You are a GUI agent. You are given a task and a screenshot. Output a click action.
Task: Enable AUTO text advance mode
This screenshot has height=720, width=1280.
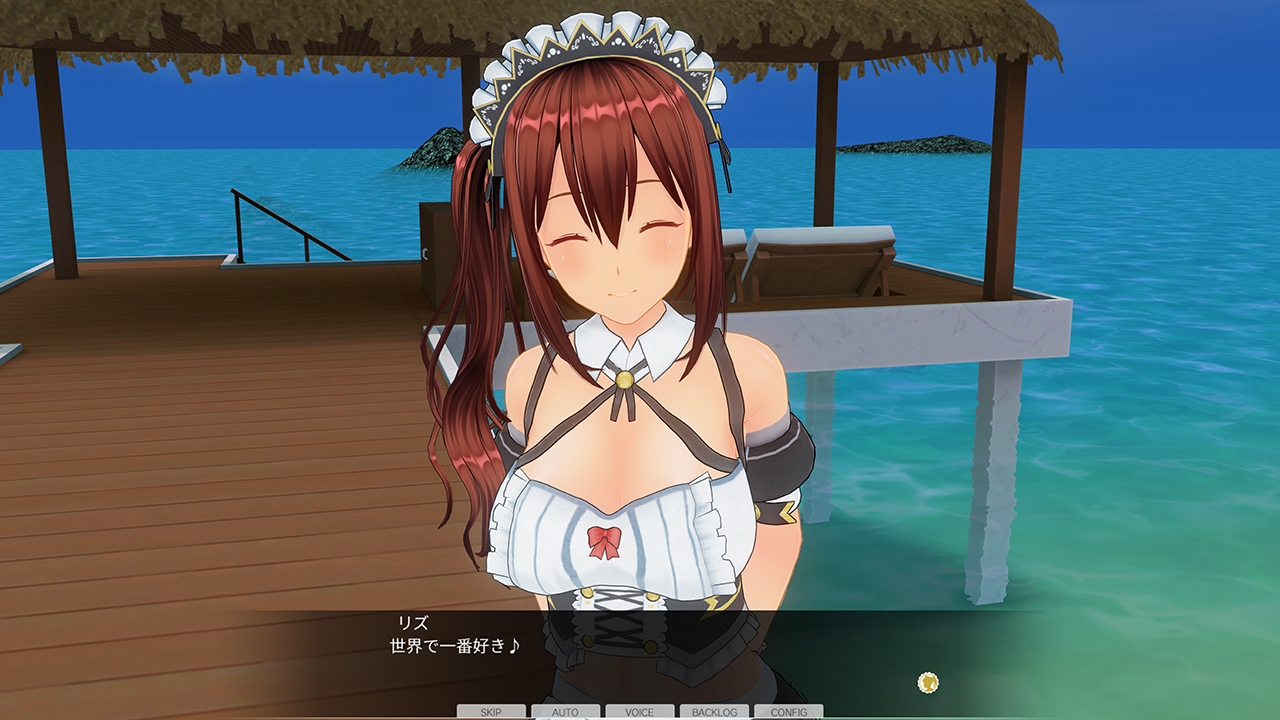[x=565, y=712]
